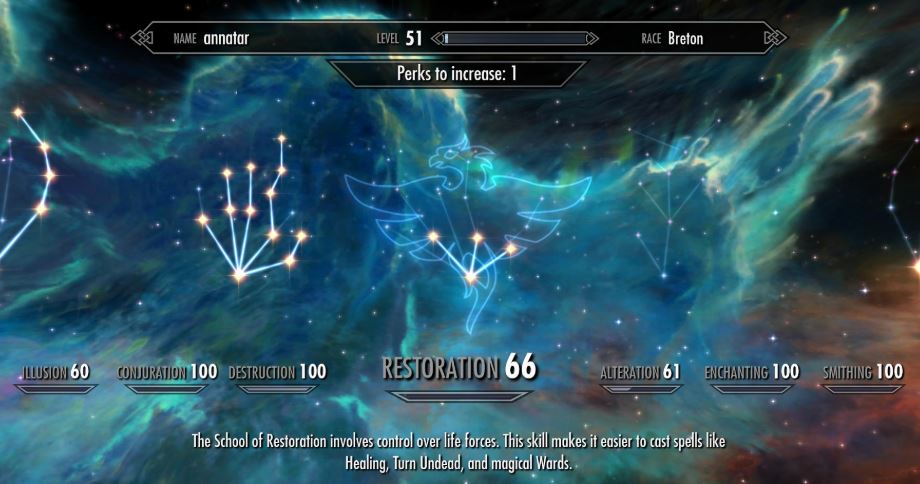
Task: Switch to the Enchanting skill tree
Action: 751,373
